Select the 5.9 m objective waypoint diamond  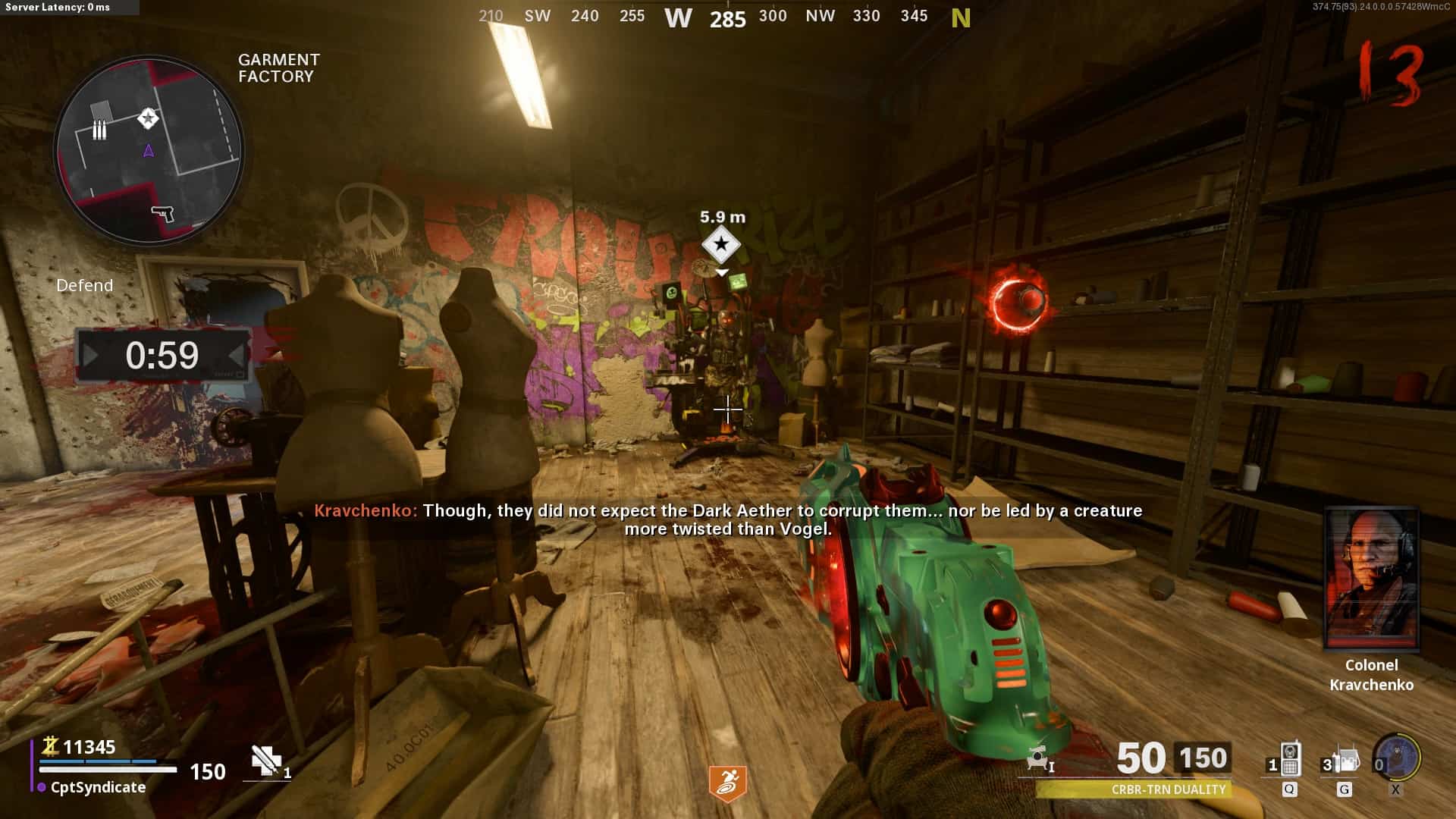pyautogui.click(x=720, y=244)
